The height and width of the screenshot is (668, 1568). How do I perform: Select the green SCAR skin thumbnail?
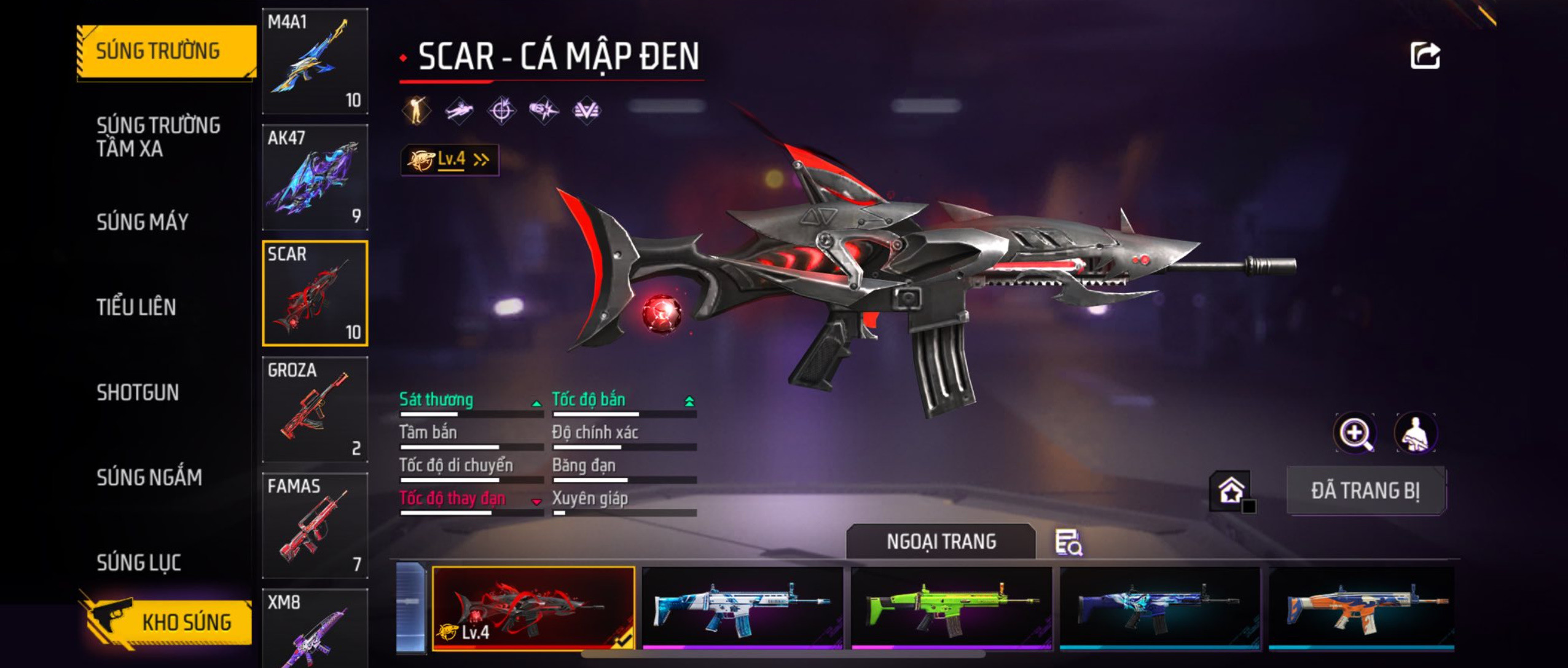(951, 607)
